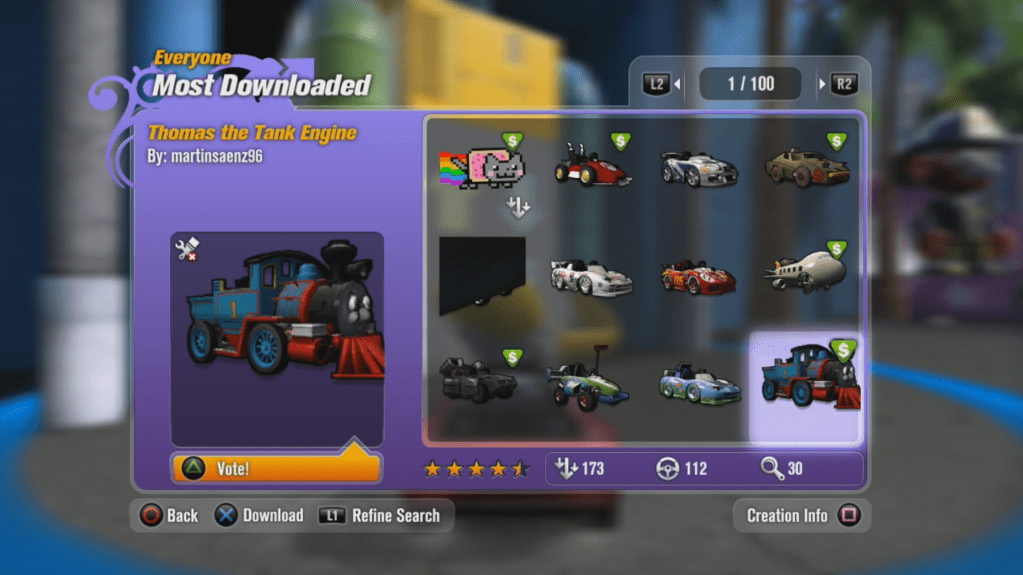The image size is (1023, 575).
Task: Pick the white airplane kart
Action: tap(806, 271)
